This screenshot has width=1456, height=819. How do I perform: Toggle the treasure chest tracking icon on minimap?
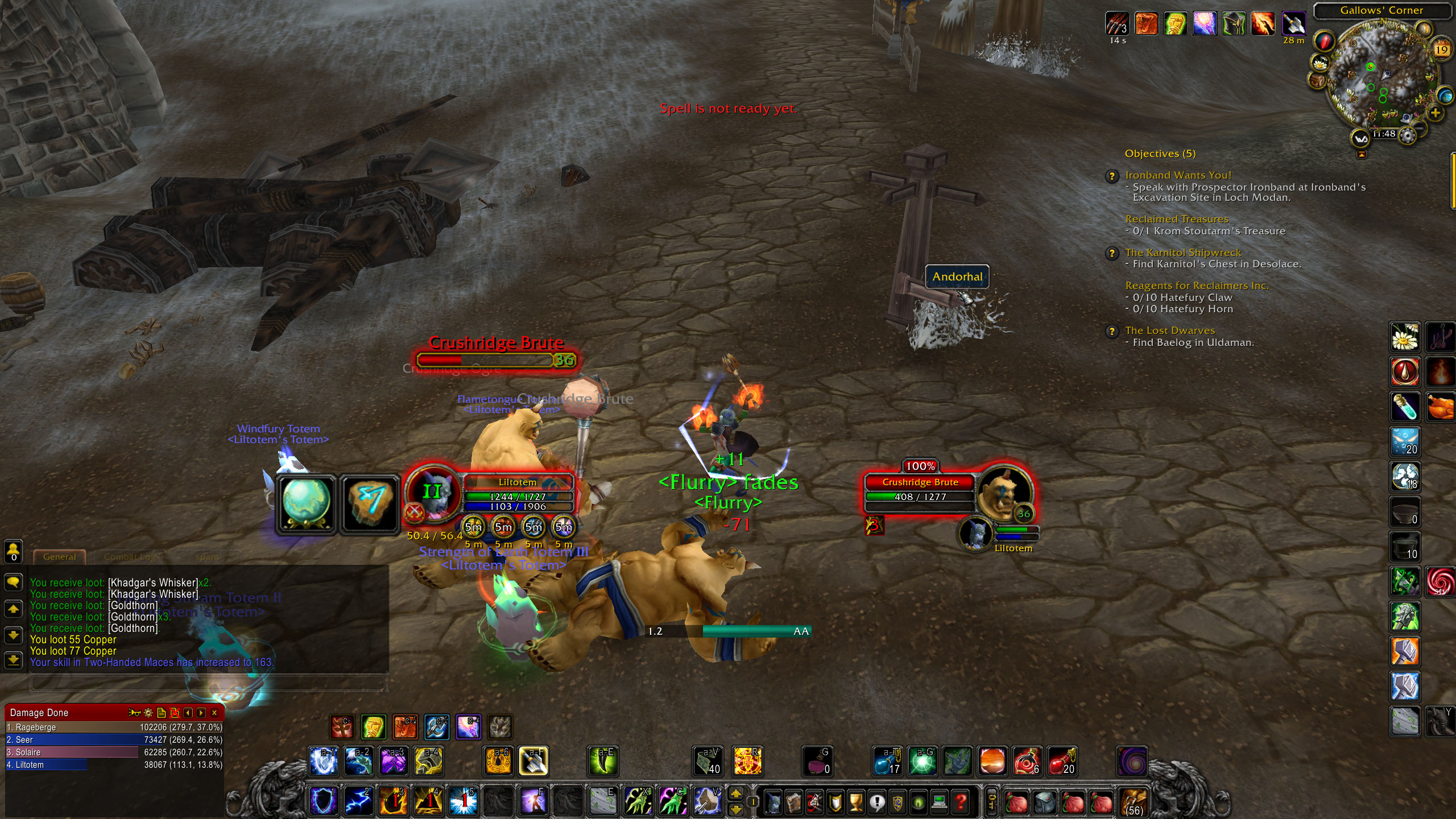point(1317,80)
